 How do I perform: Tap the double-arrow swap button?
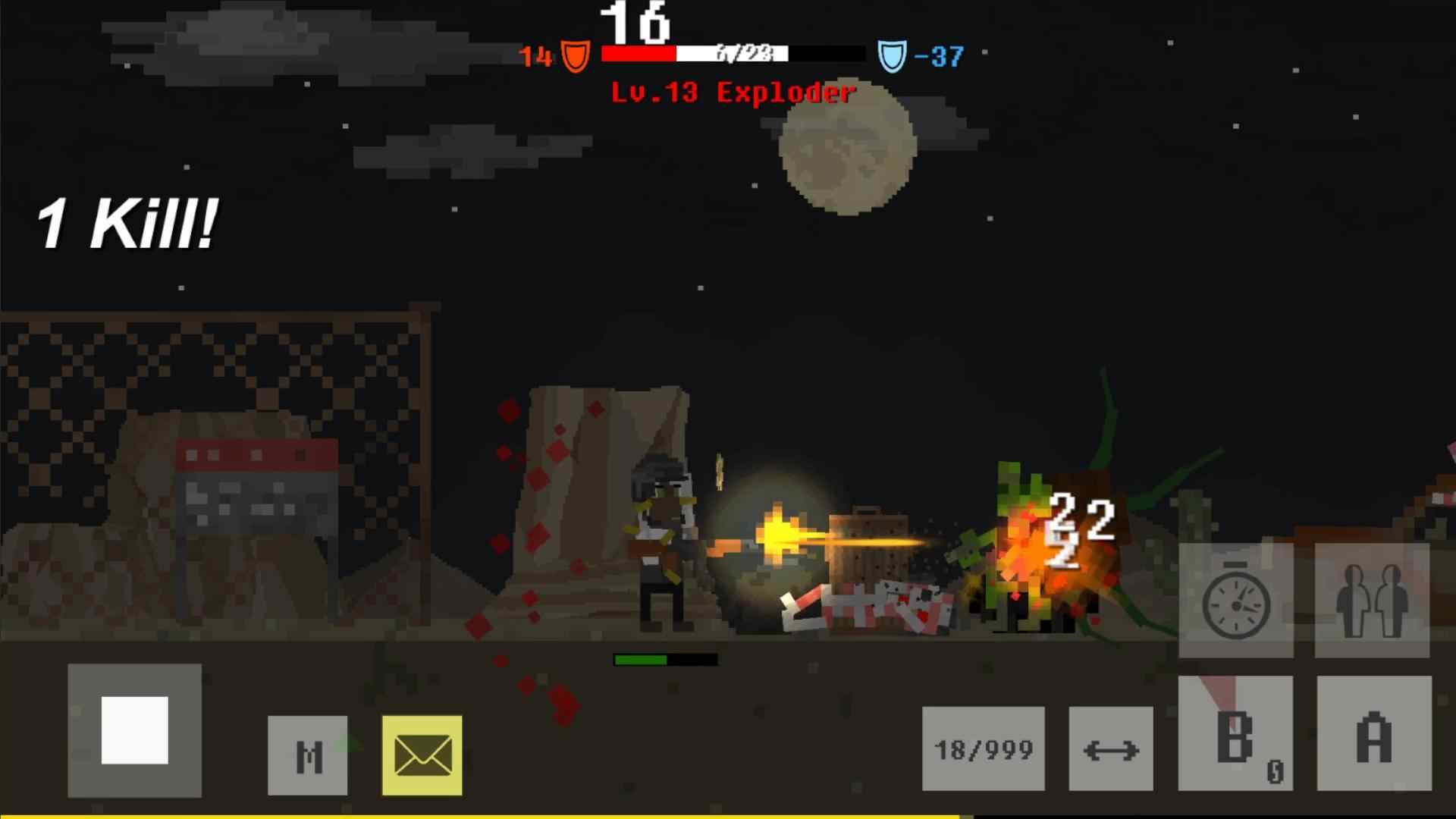pos(1111,749)
